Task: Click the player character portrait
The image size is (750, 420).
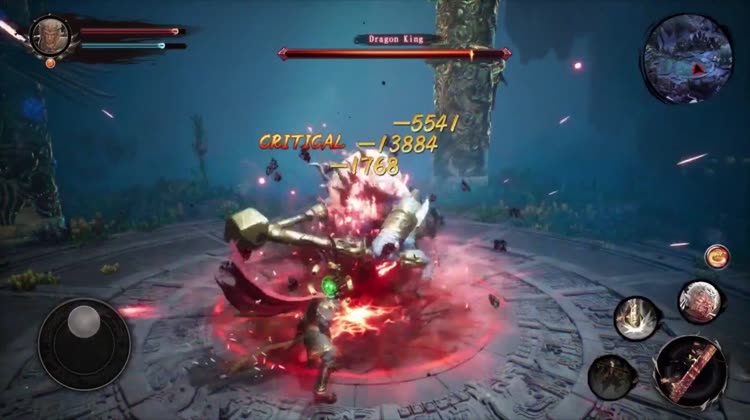Action: 50,35
